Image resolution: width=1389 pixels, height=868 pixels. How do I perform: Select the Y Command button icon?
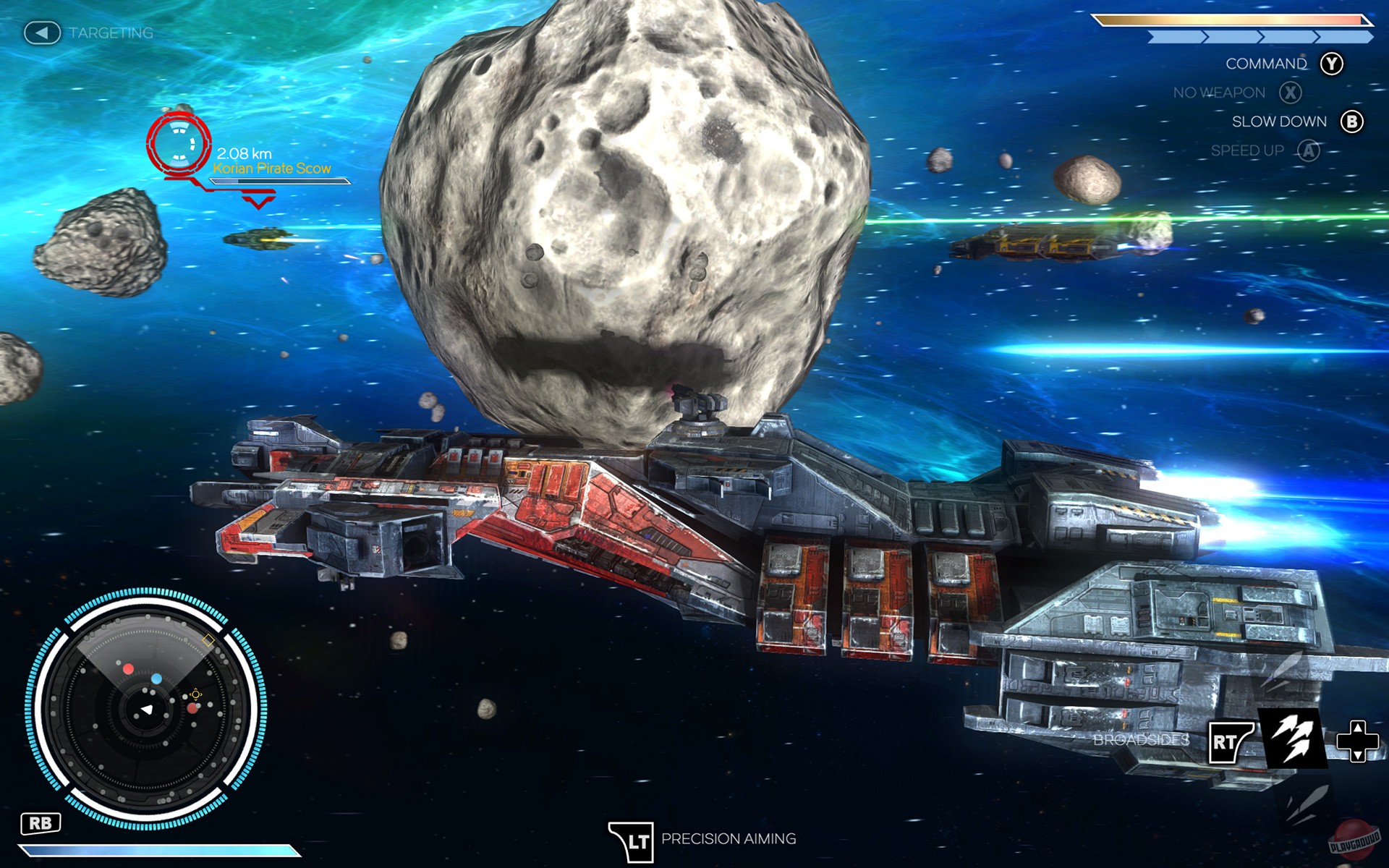click(x=1332, y=64)
